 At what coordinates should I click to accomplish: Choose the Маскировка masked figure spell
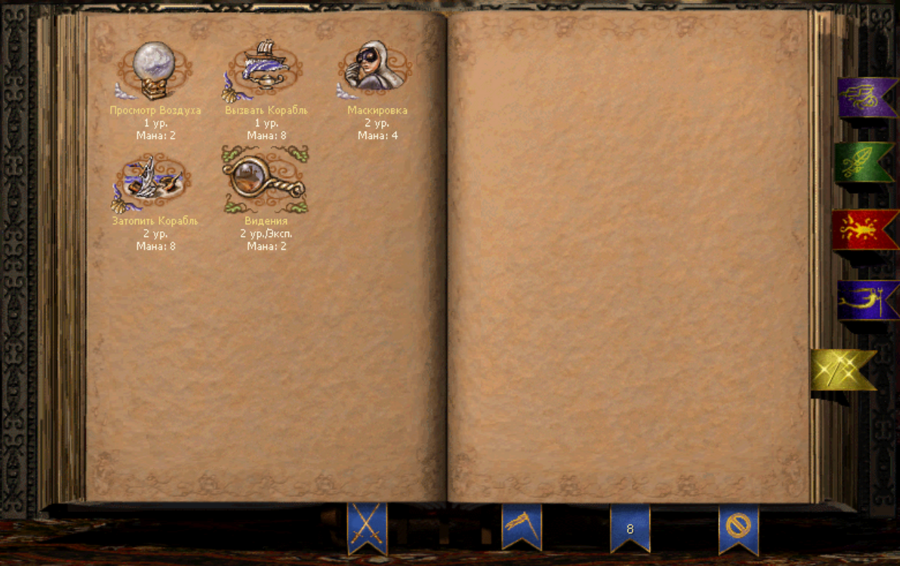(x=377, y=70)
